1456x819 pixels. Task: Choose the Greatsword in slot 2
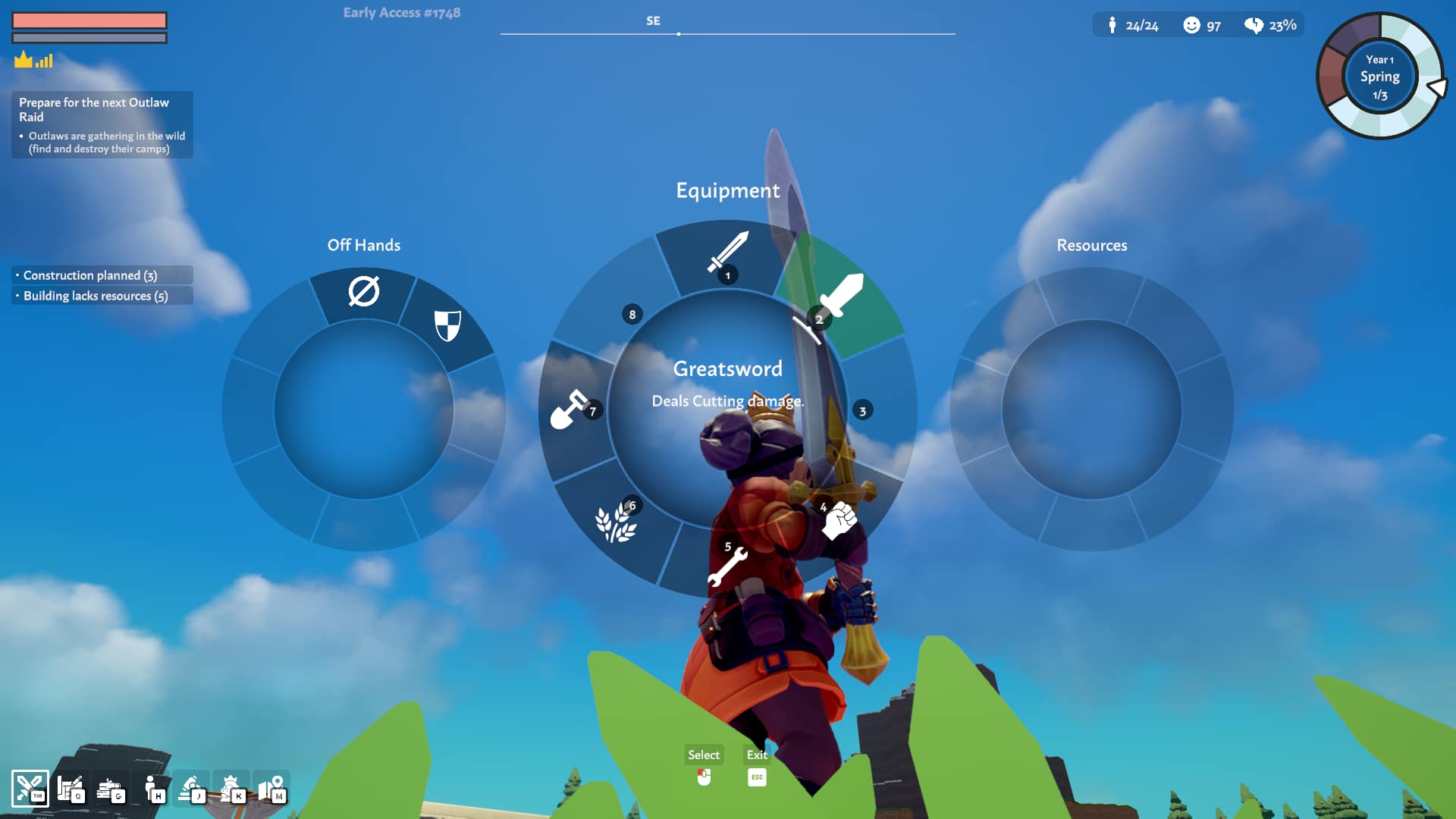840,297
